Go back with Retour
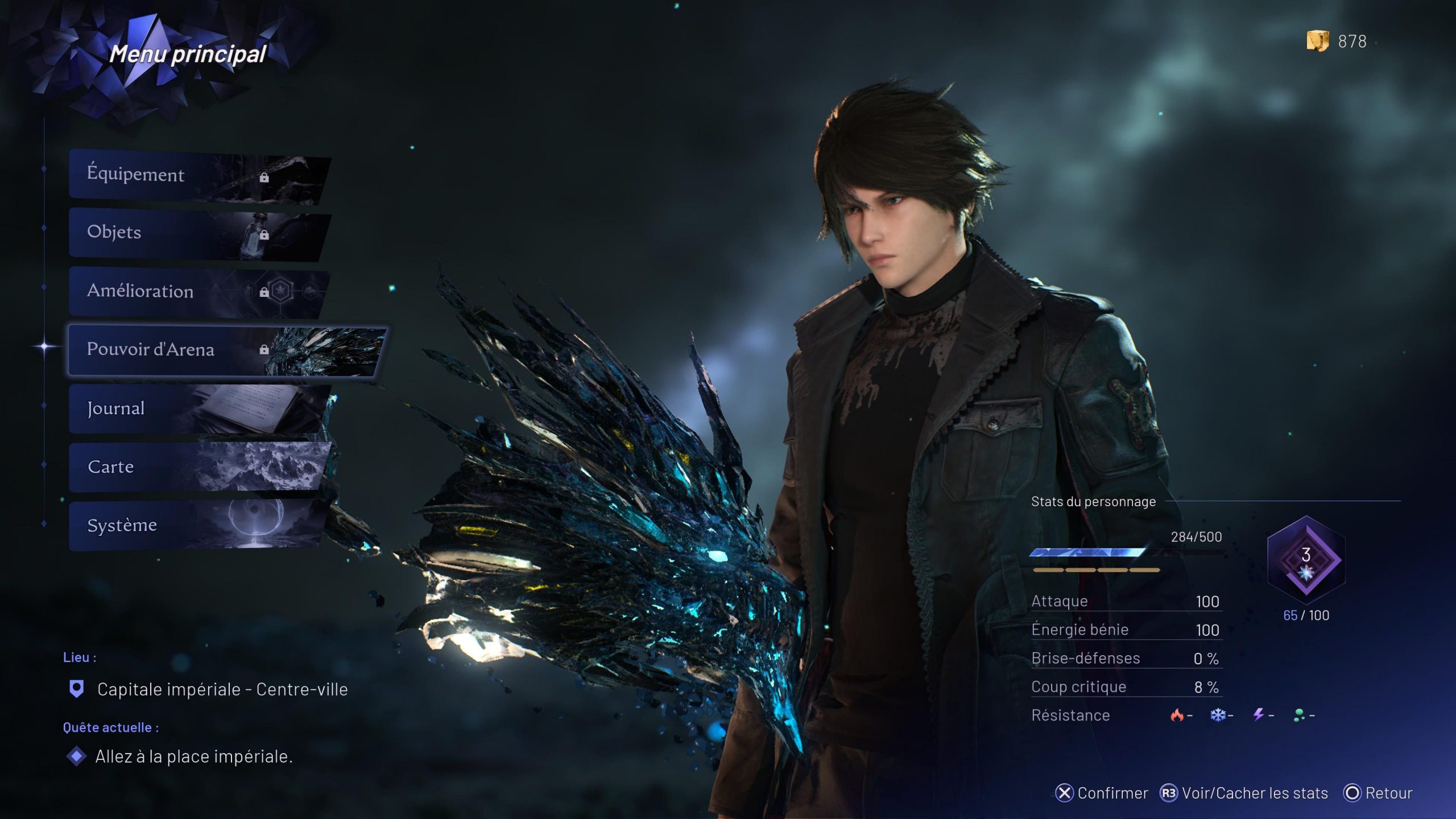 (x=1378, y=793)
